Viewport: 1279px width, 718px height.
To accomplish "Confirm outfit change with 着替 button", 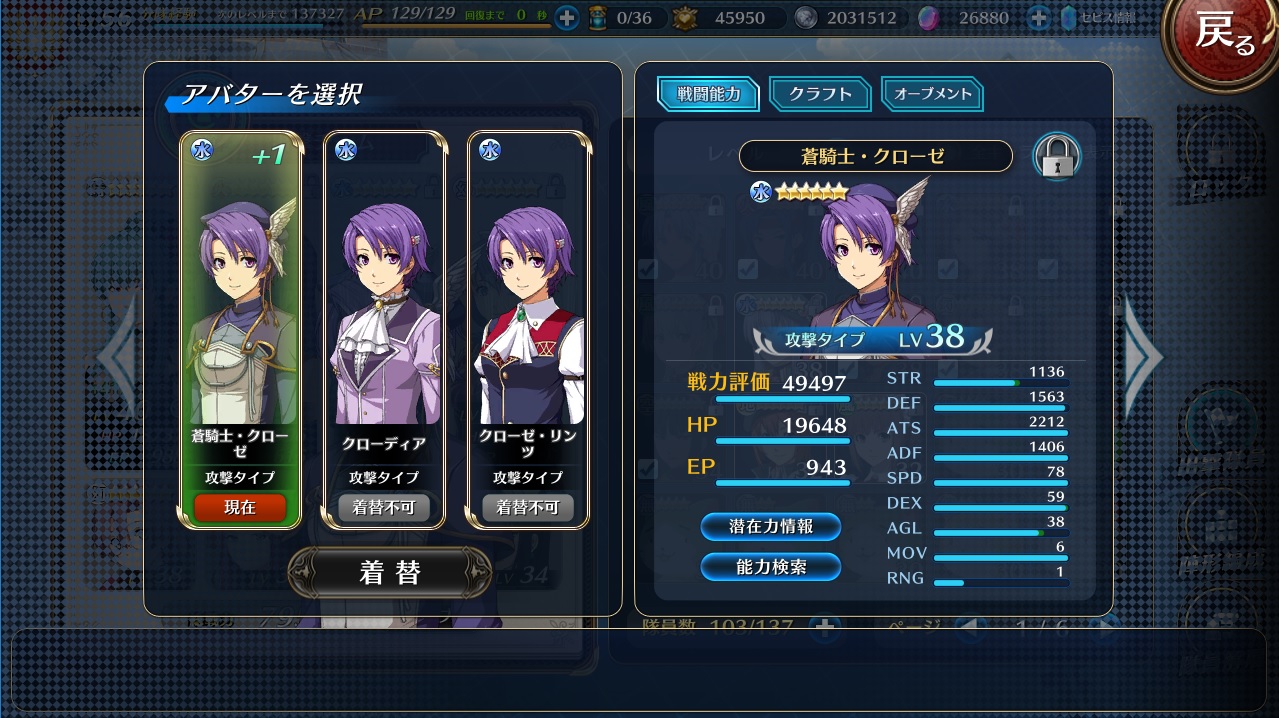I will [389, 572].
